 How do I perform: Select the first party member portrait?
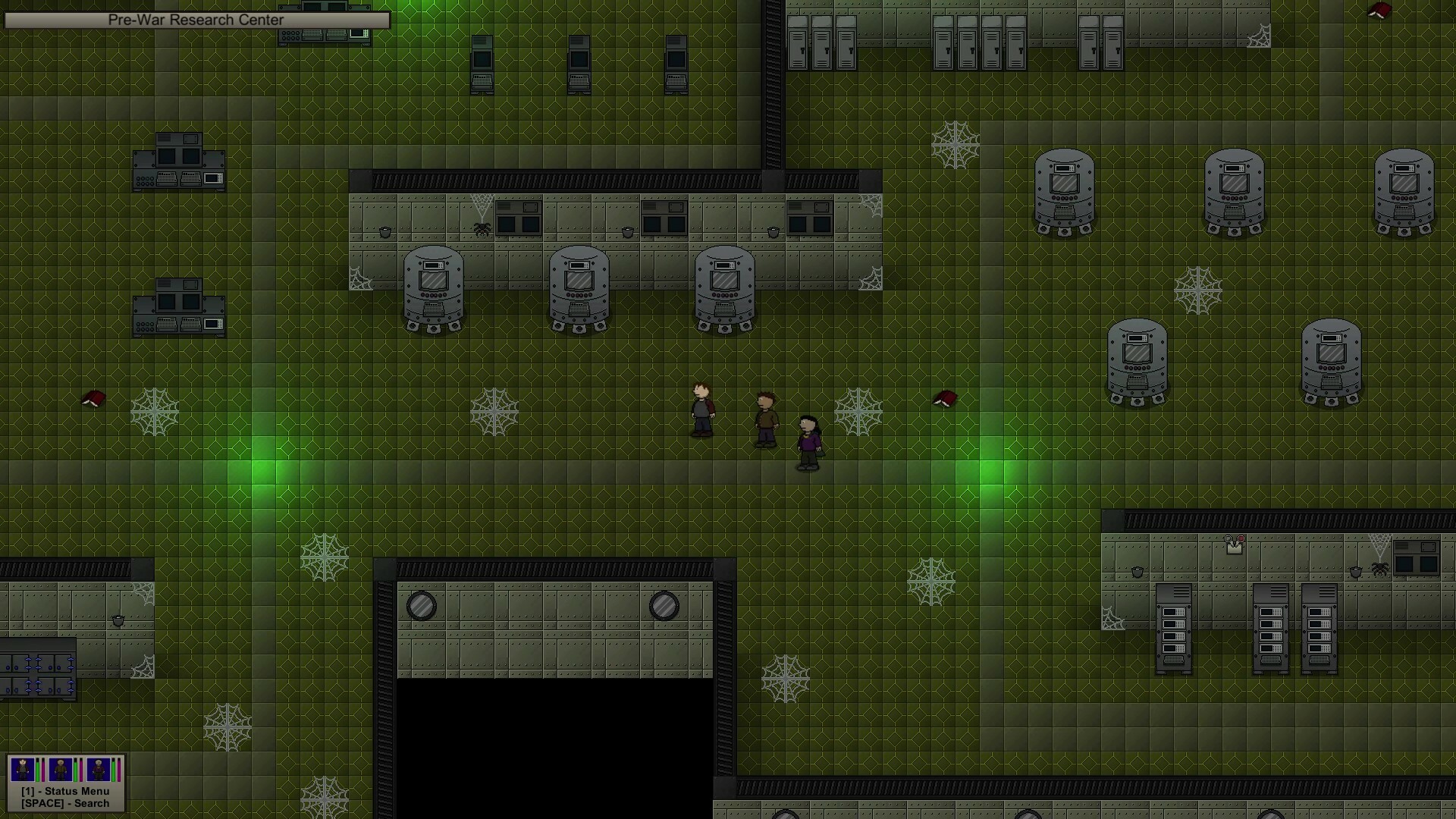[23, 768]
